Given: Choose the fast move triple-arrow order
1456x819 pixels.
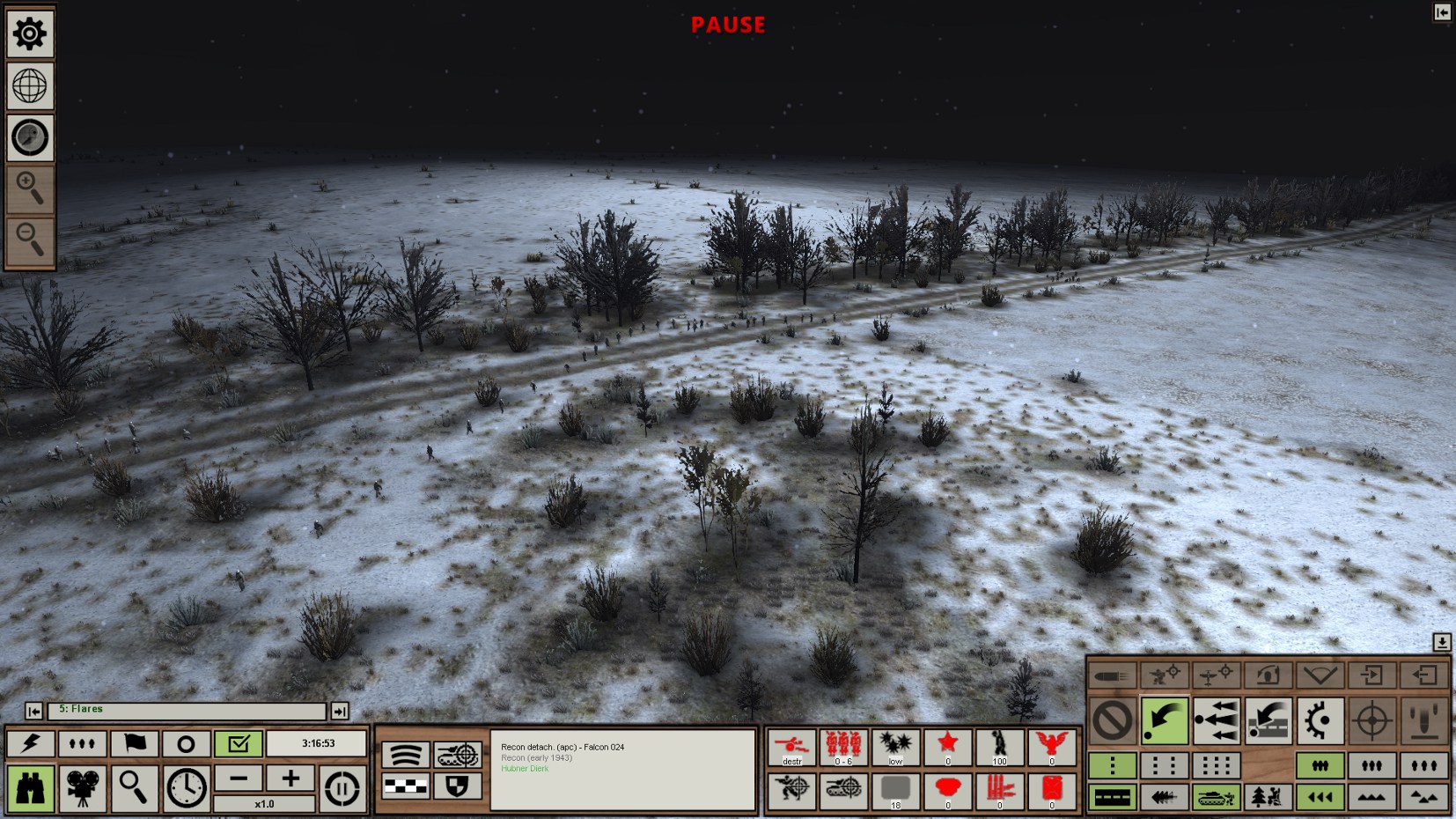Looking at the screenshot, I should click(1216, 720).
